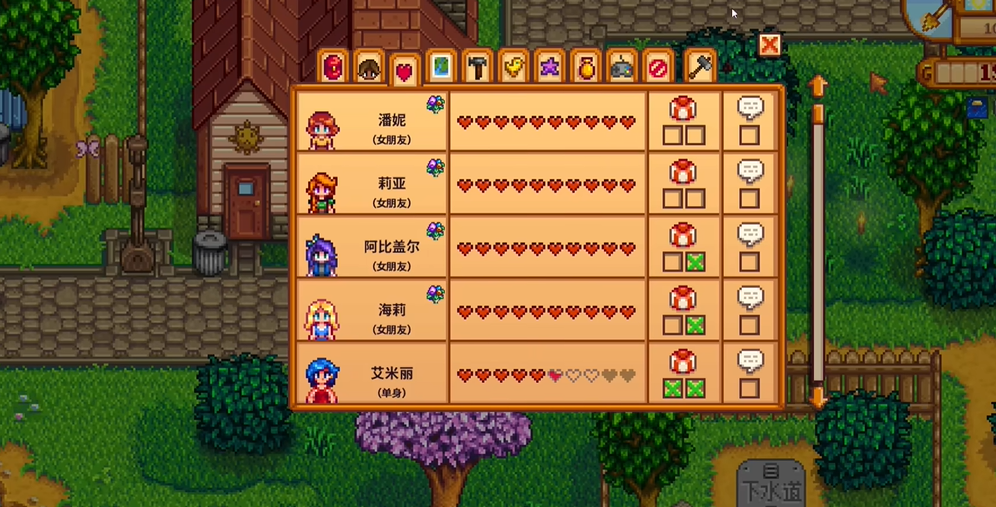Select the heart social tab
996x507 pixels.
click(404, 70)
